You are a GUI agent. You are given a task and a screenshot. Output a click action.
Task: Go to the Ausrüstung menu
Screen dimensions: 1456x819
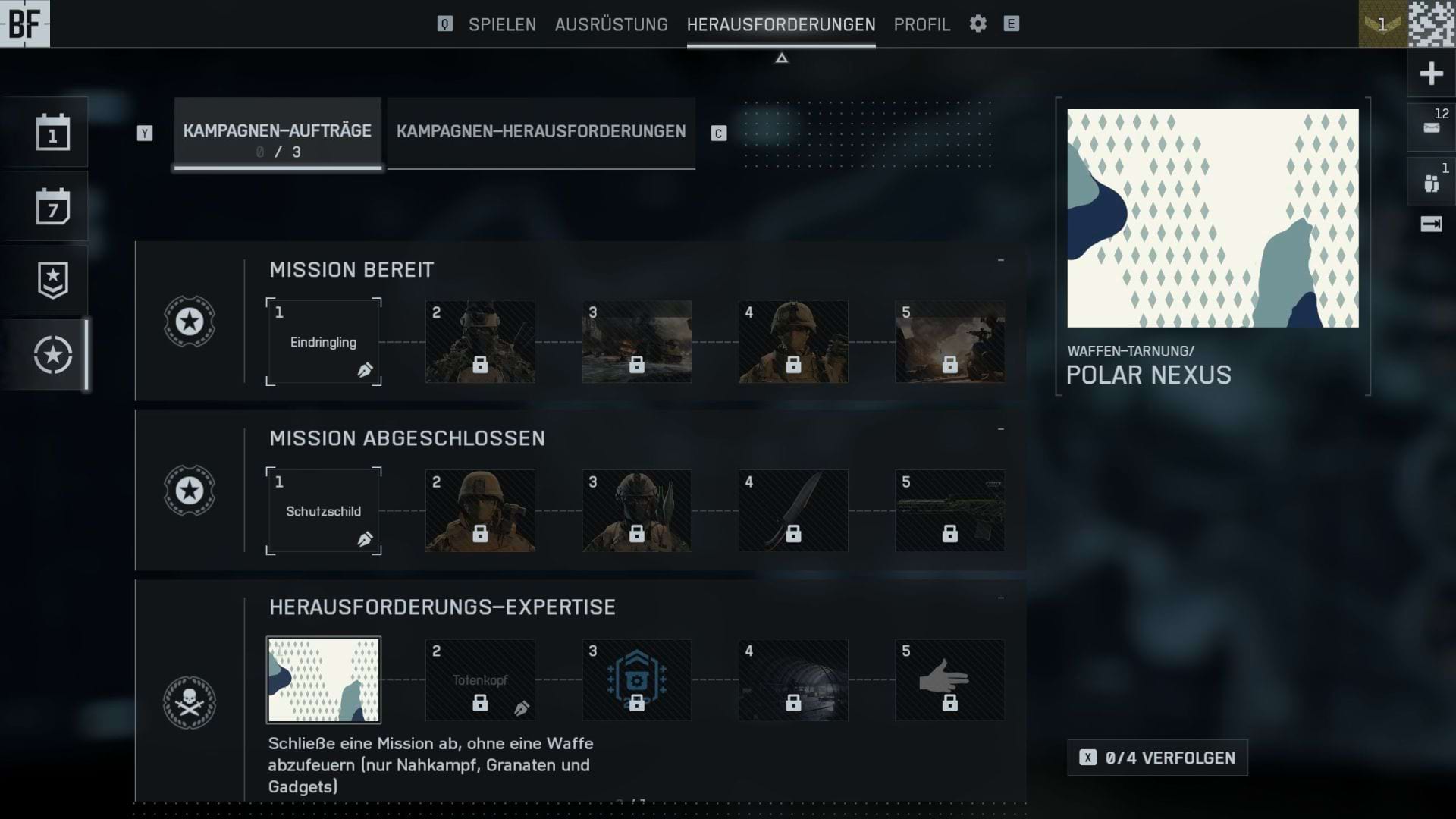click(x=611, y=24)
